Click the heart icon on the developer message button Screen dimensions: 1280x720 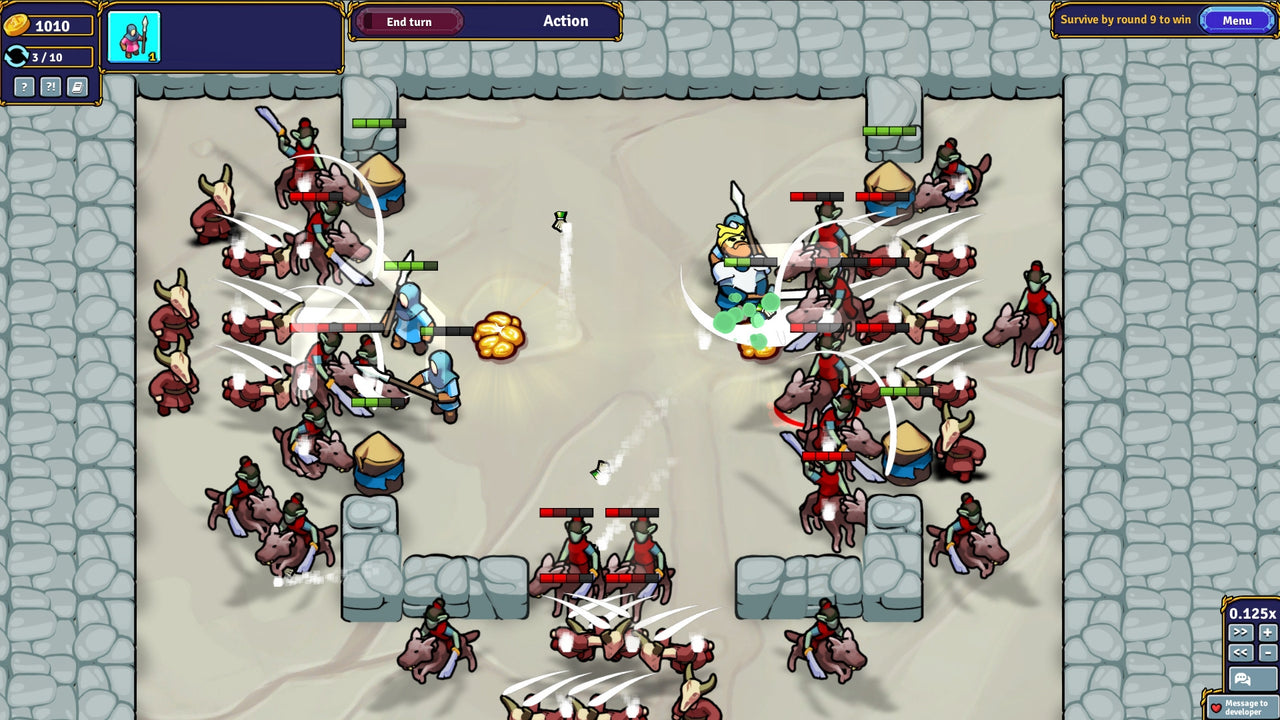1216,707
